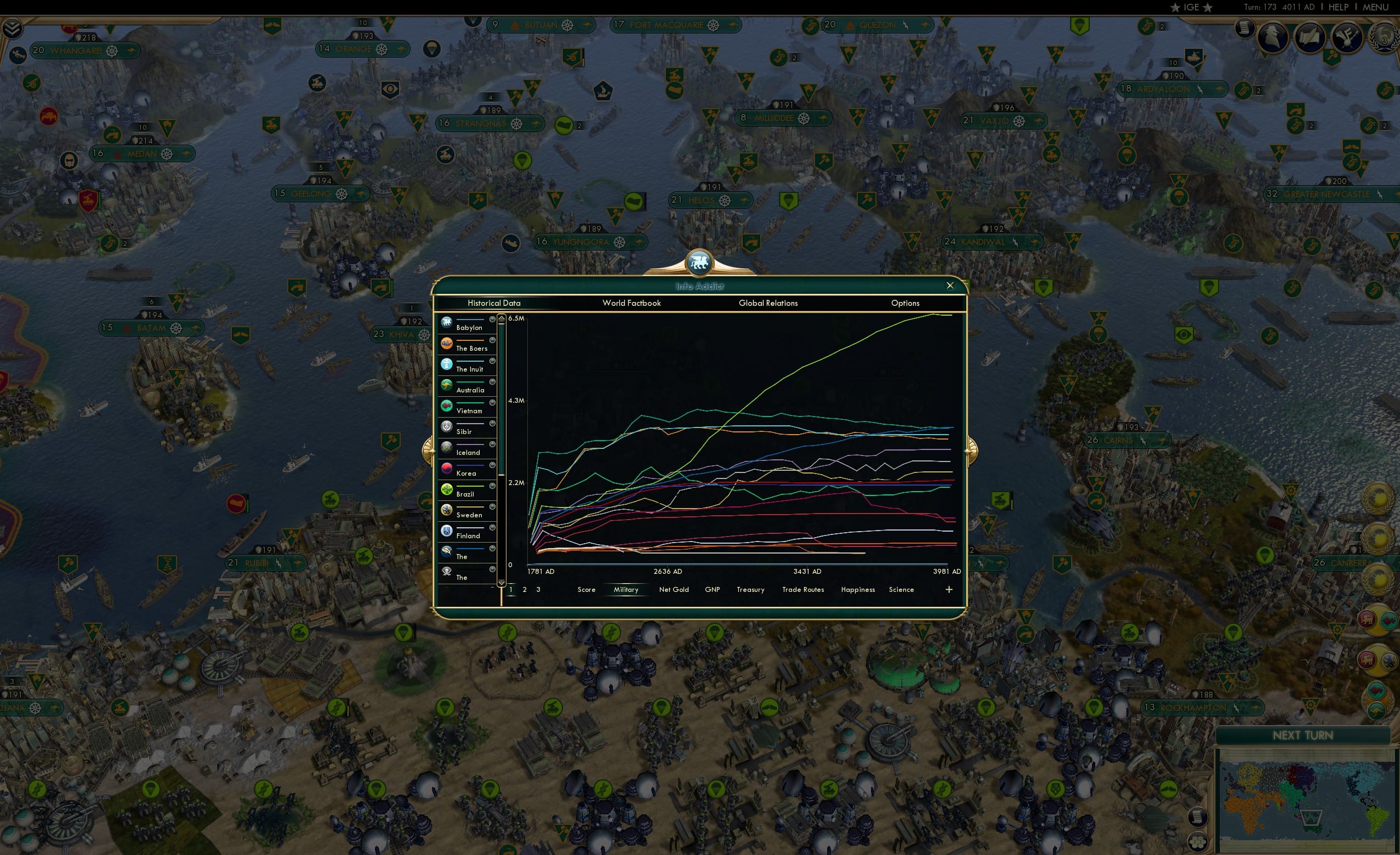
Task: Click Brazil's circular civilization icon
Action: [447, 487]
